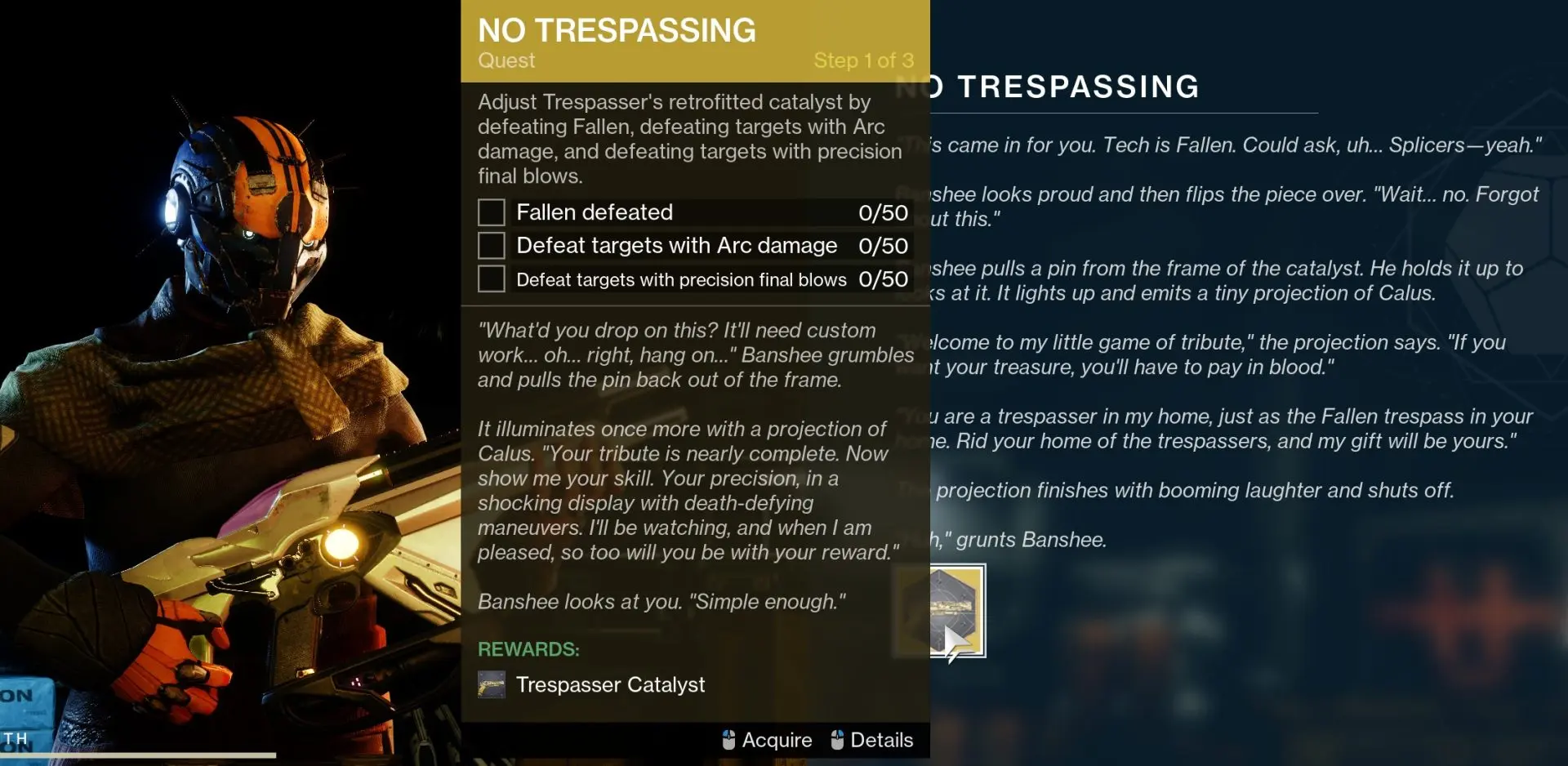
Task: Check the Defeat targets with Arc damage box
Action: coord(490,245)
